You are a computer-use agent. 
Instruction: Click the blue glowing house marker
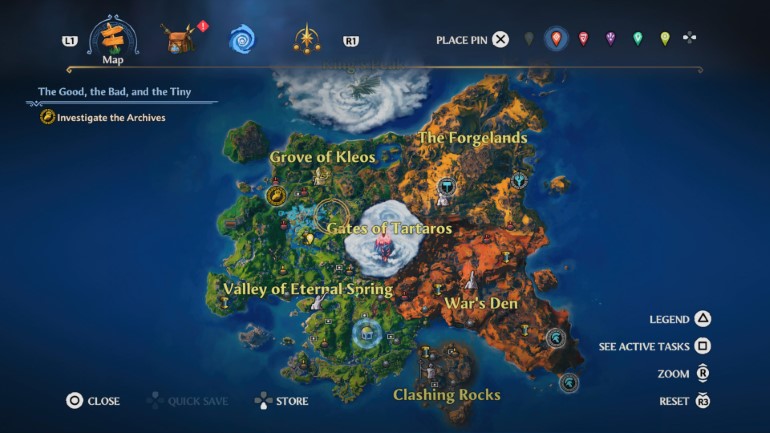368,332
